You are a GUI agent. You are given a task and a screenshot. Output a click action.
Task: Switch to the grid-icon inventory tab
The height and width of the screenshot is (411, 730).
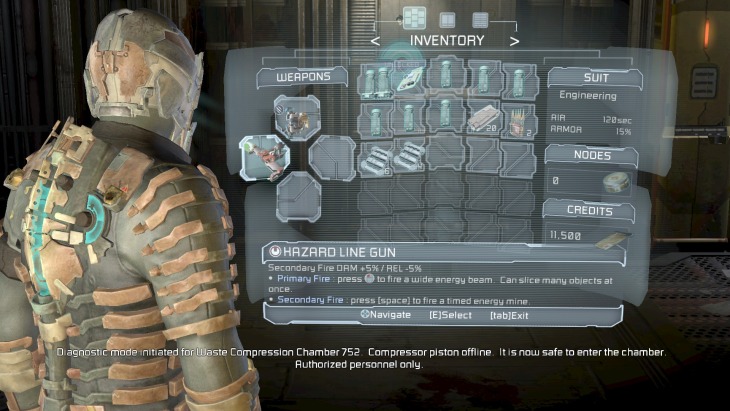pyautogui.click(x=415, y=17)
